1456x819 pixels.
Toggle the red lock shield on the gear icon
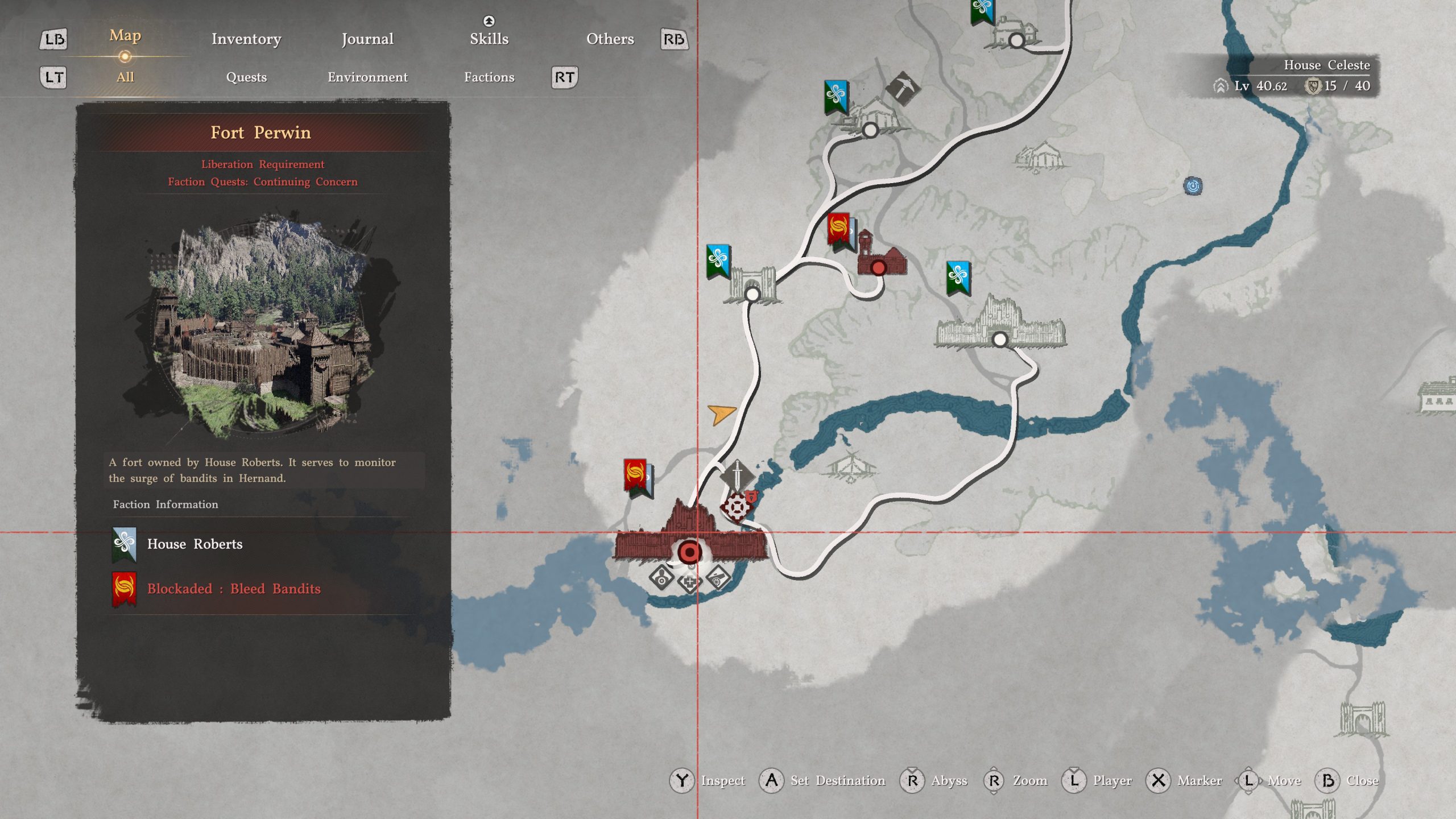point(752,496)
